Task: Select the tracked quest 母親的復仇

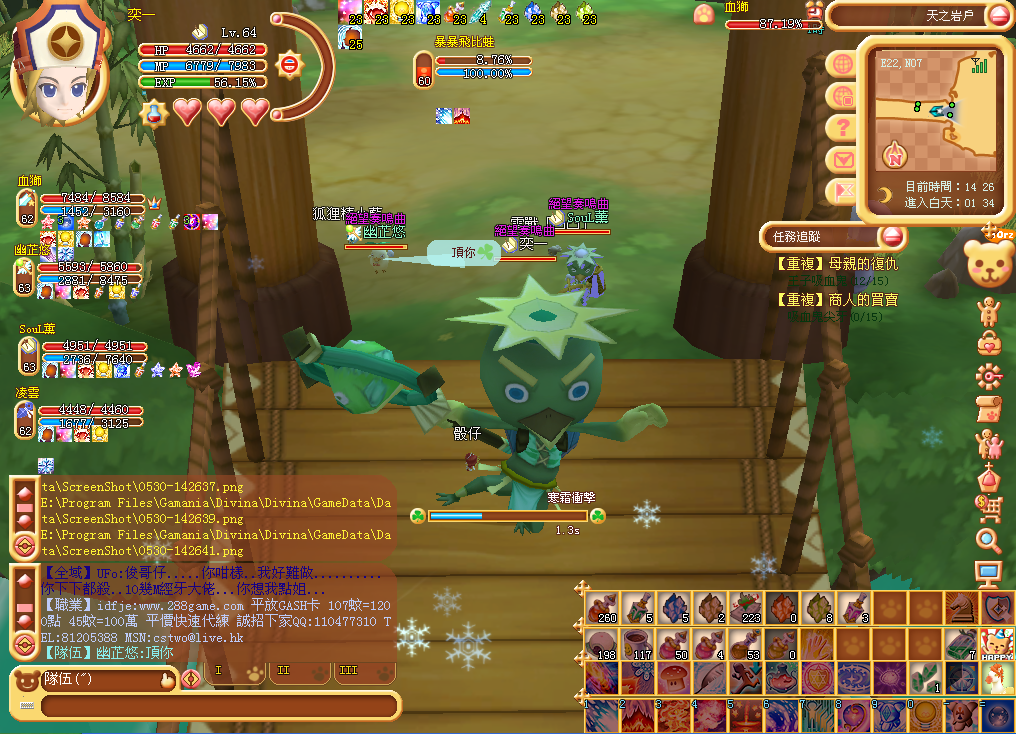Action: click(x=836, y=265)
